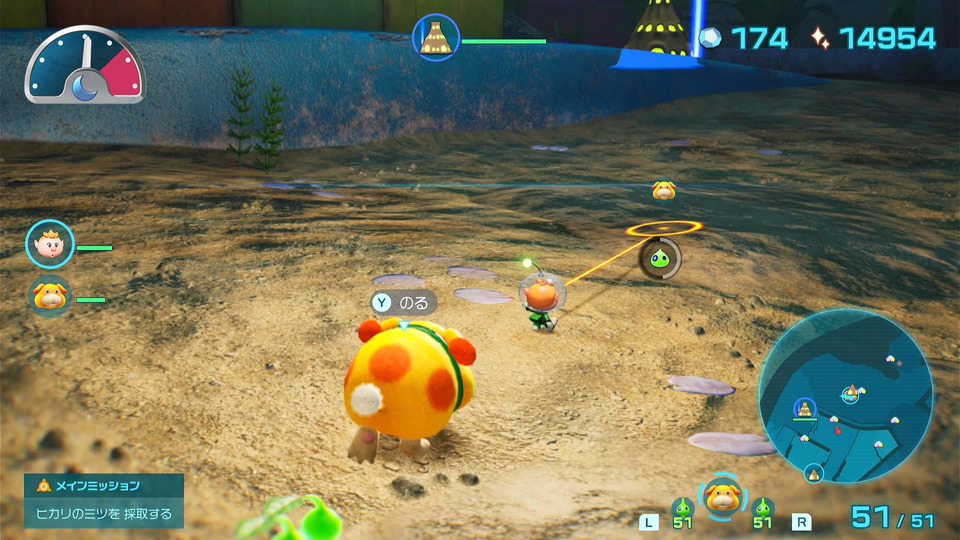Select the glow pikmin throw cursor icon
Screen dimensions: 960x540
[660, 257]
